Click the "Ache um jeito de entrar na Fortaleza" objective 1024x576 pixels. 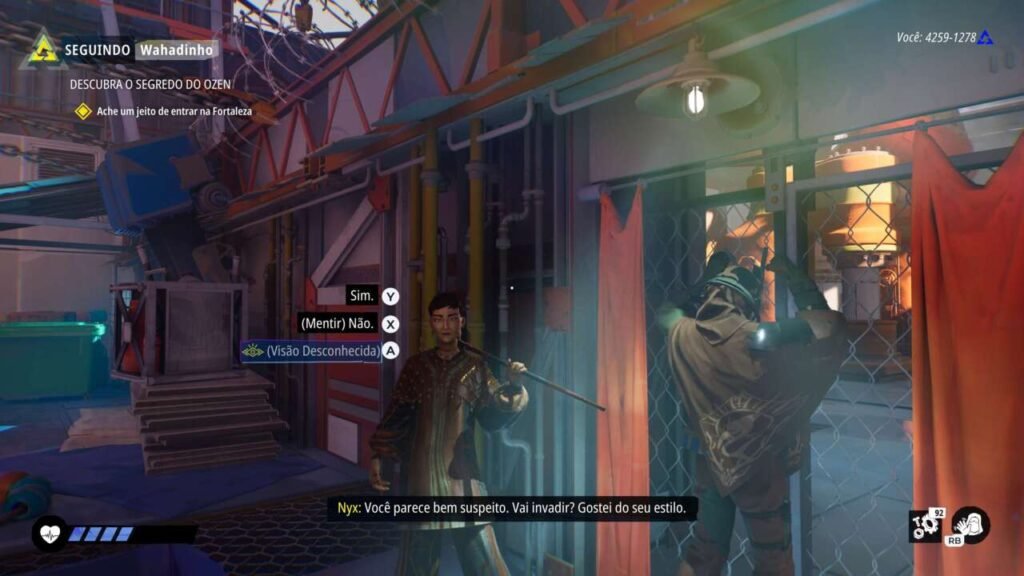coord(173,111)
